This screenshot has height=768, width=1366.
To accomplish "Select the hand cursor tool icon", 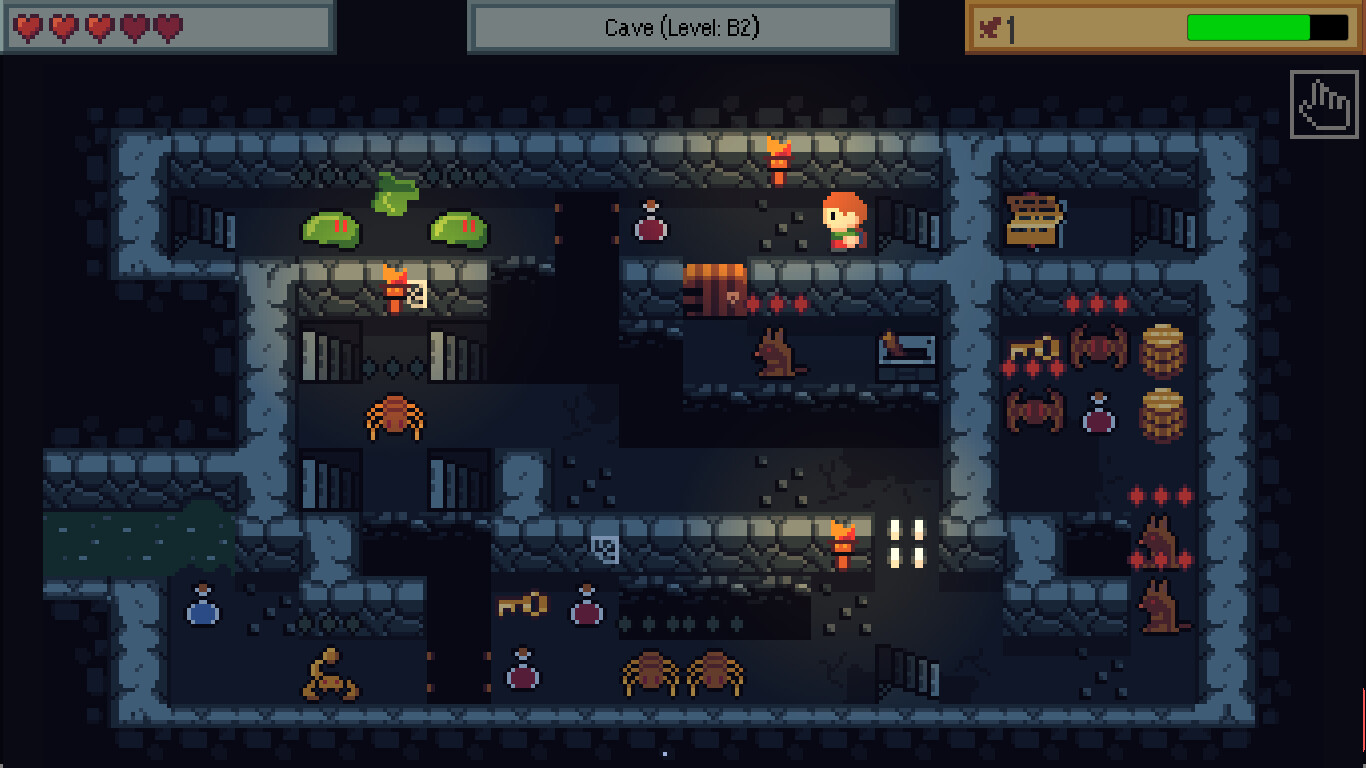I will click(x=1322, y=105).
